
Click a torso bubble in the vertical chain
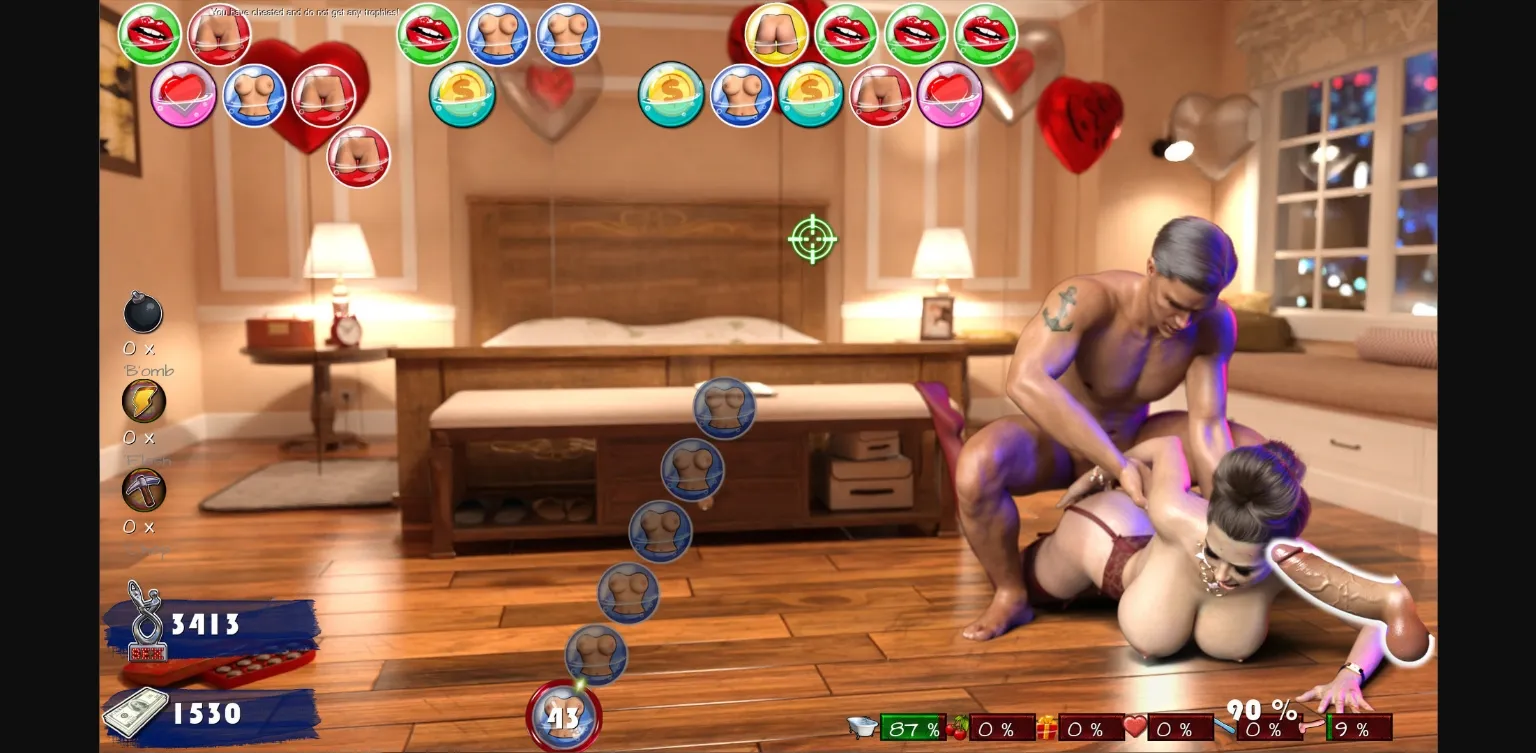pyautogui.click(x=724, y=409)
